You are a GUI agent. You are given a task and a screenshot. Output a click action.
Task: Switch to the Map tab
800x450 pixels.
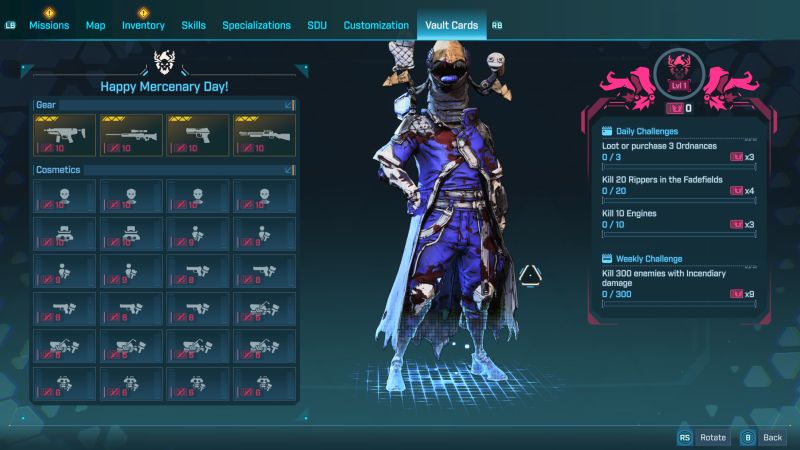pyautogui.click(x=95, y=25)
